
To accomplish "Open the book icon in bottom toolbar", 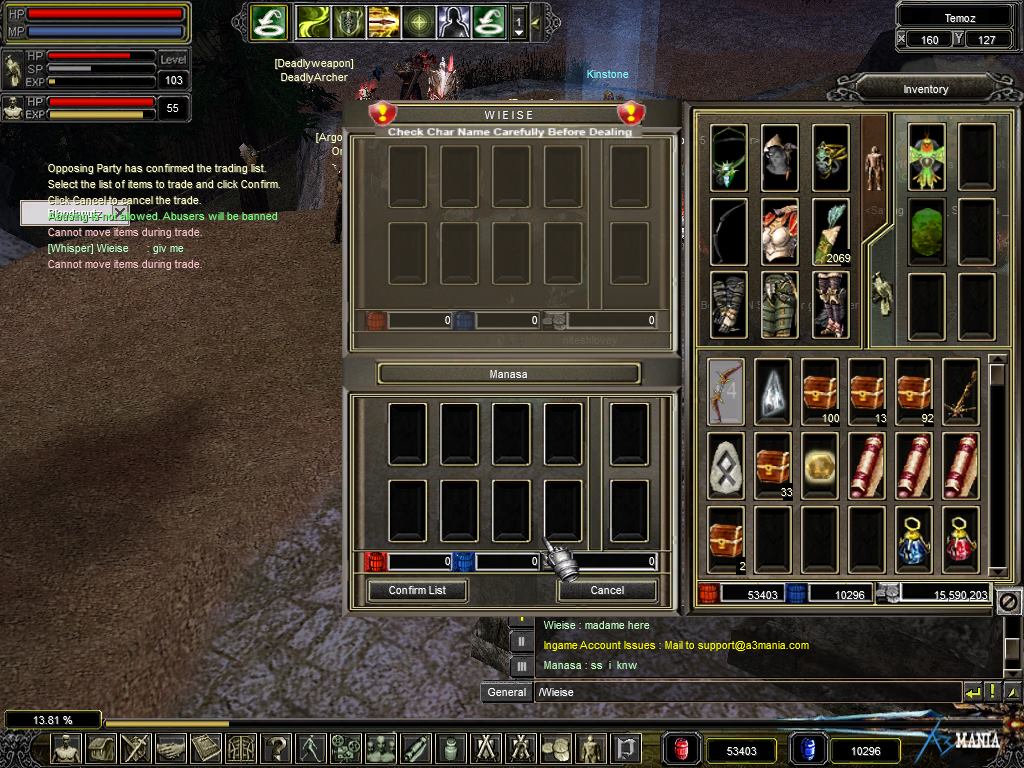I will pos(206,748).
